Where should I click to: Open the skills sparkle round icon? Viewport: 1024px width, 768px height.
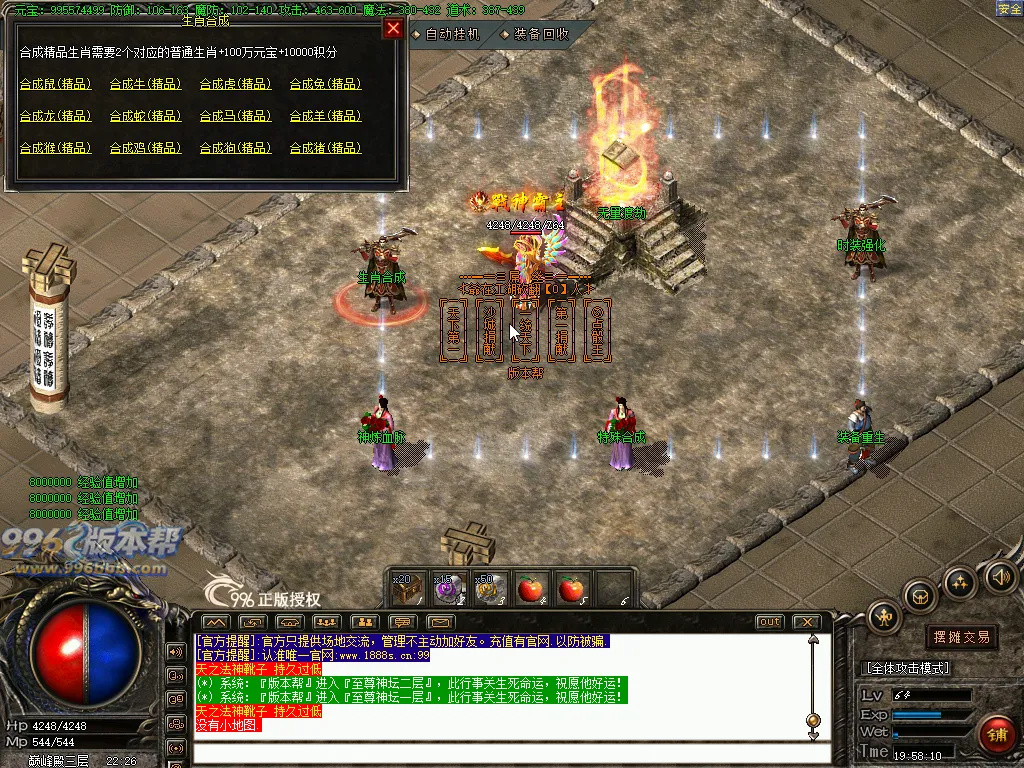click(x=960, y=583)
